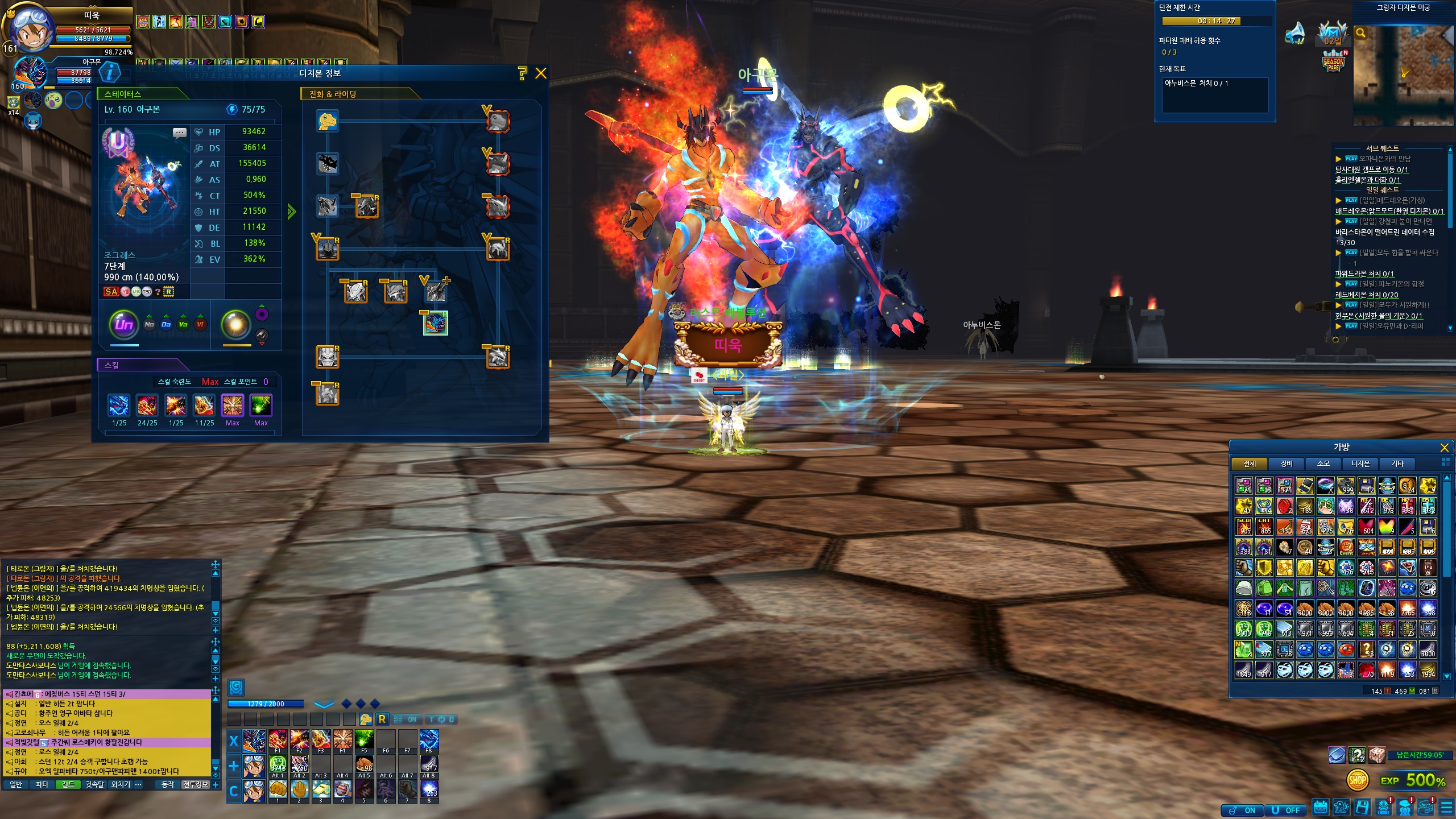Image resolution: width=1456 pixels, height=819 pixels.
Task: Switch to the 장비 bag tab
Action: [x=1286, y=464]
